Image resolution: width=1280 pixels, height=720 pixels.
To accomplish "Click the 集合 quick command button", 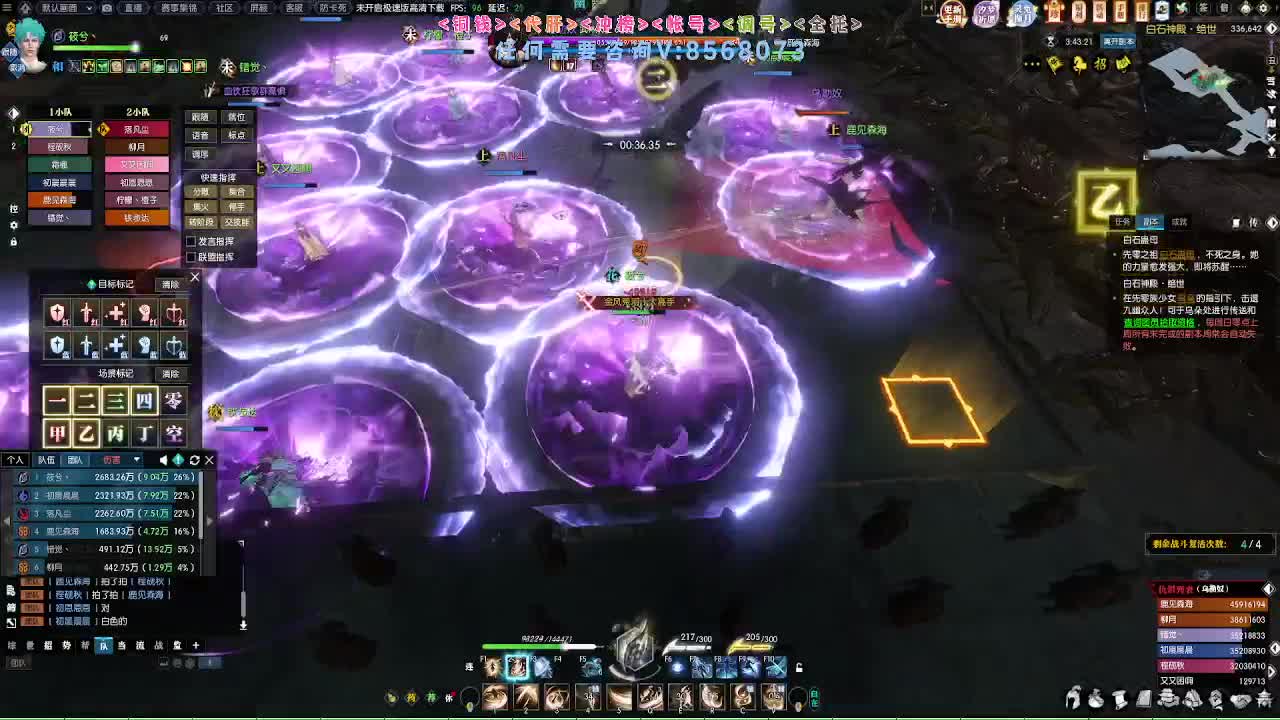I will pos(237,192).
